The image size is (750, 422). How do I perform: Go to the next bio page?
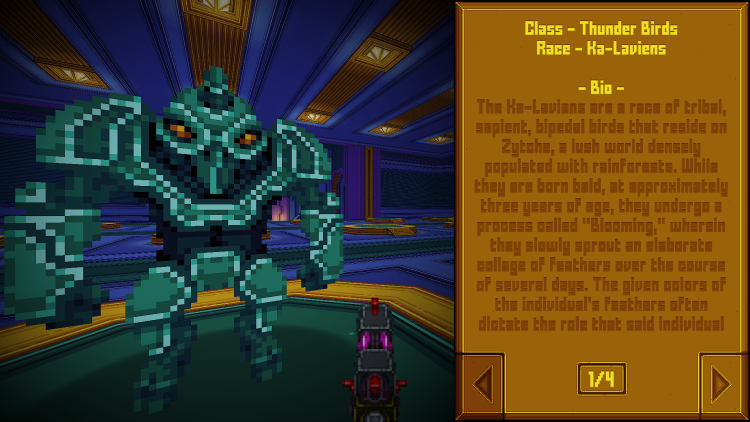[x=721, y=383]
